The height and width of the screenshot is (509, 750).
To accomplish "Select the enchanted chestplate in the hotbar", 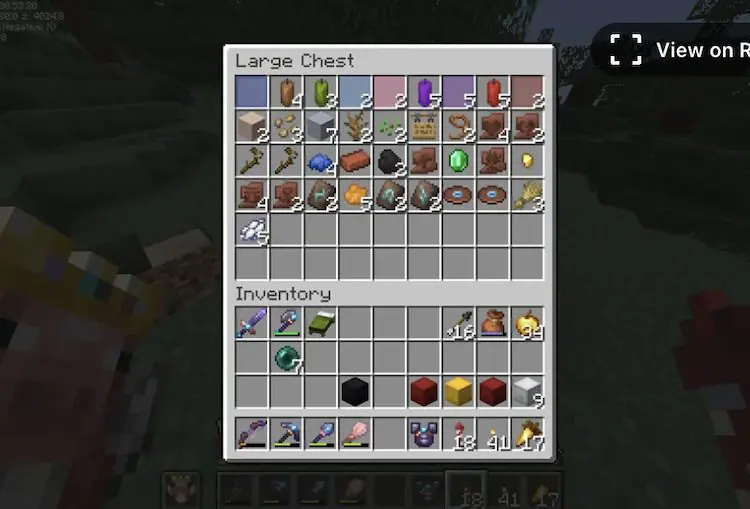I will tap(424, 434).
